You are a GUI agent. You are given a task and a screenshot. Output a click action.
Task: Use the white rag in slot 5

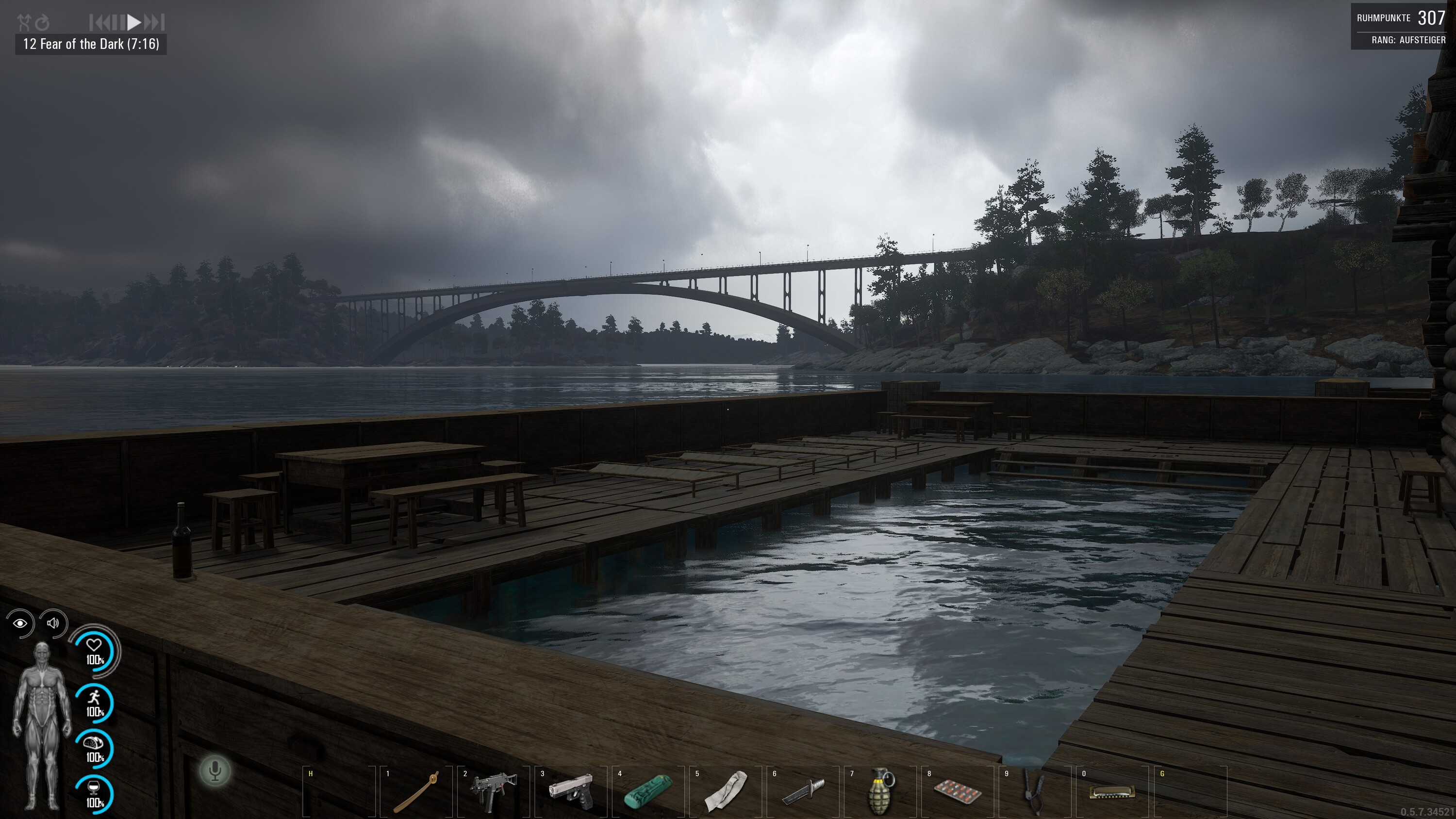tap(726, 791)
